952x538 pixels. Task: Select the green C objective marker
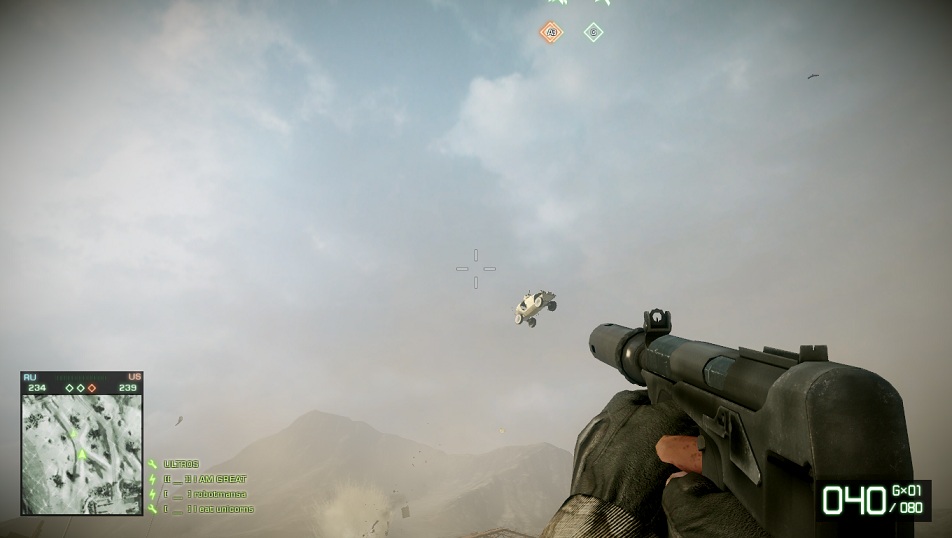click(593, 32)
